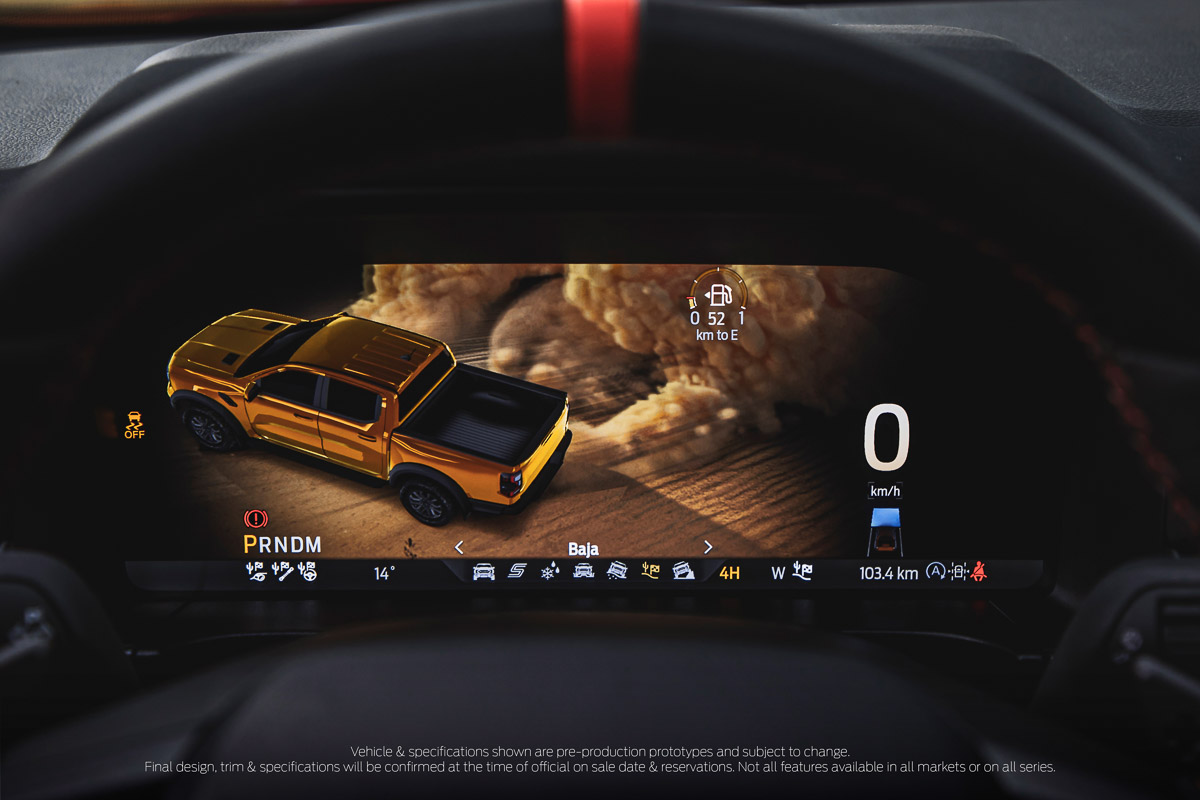
Task: Choose the Sport mode S icon
Action: click(517, 572)
